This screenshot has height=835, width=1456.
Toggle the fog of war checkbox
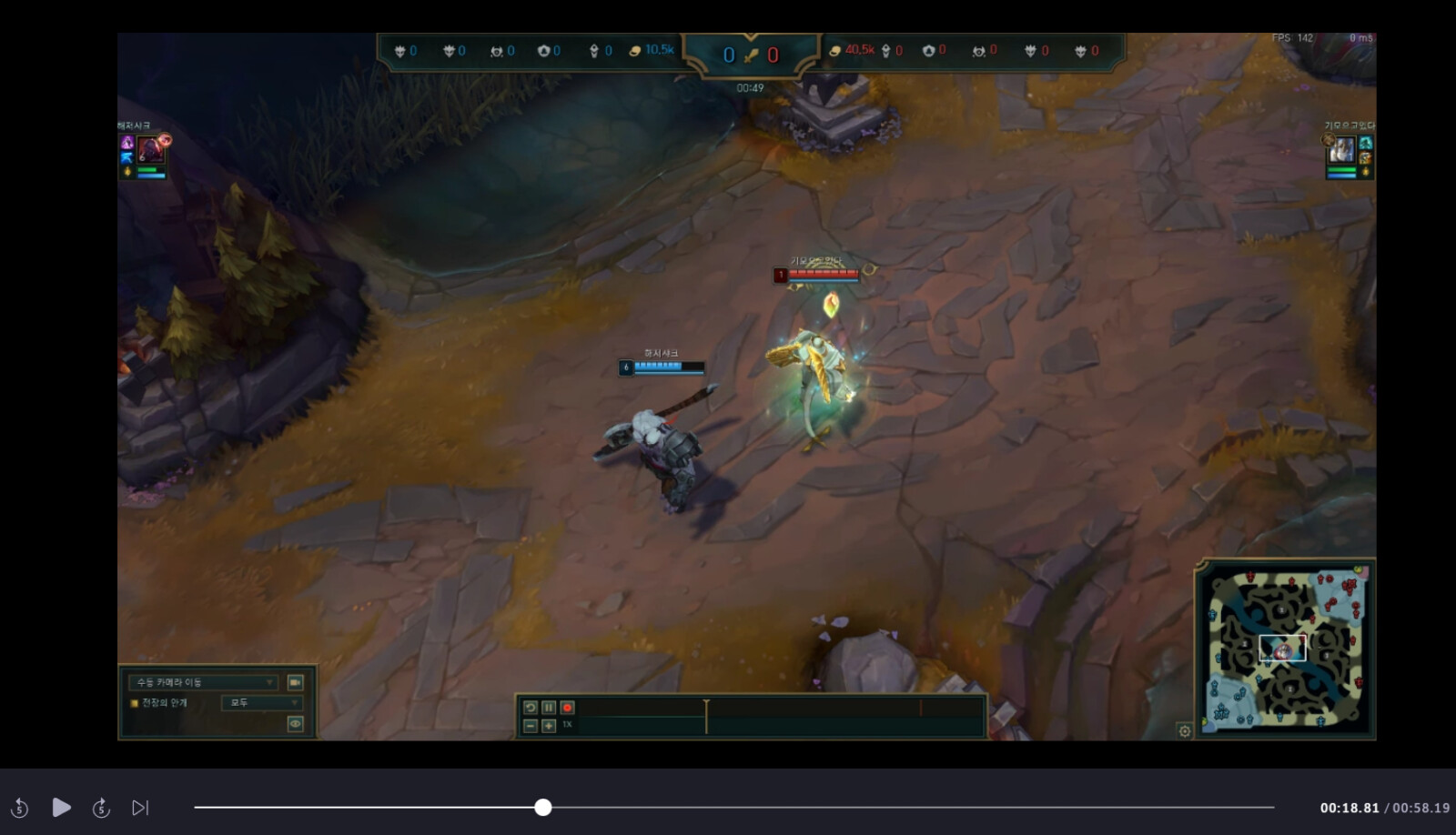coord(135,703)
